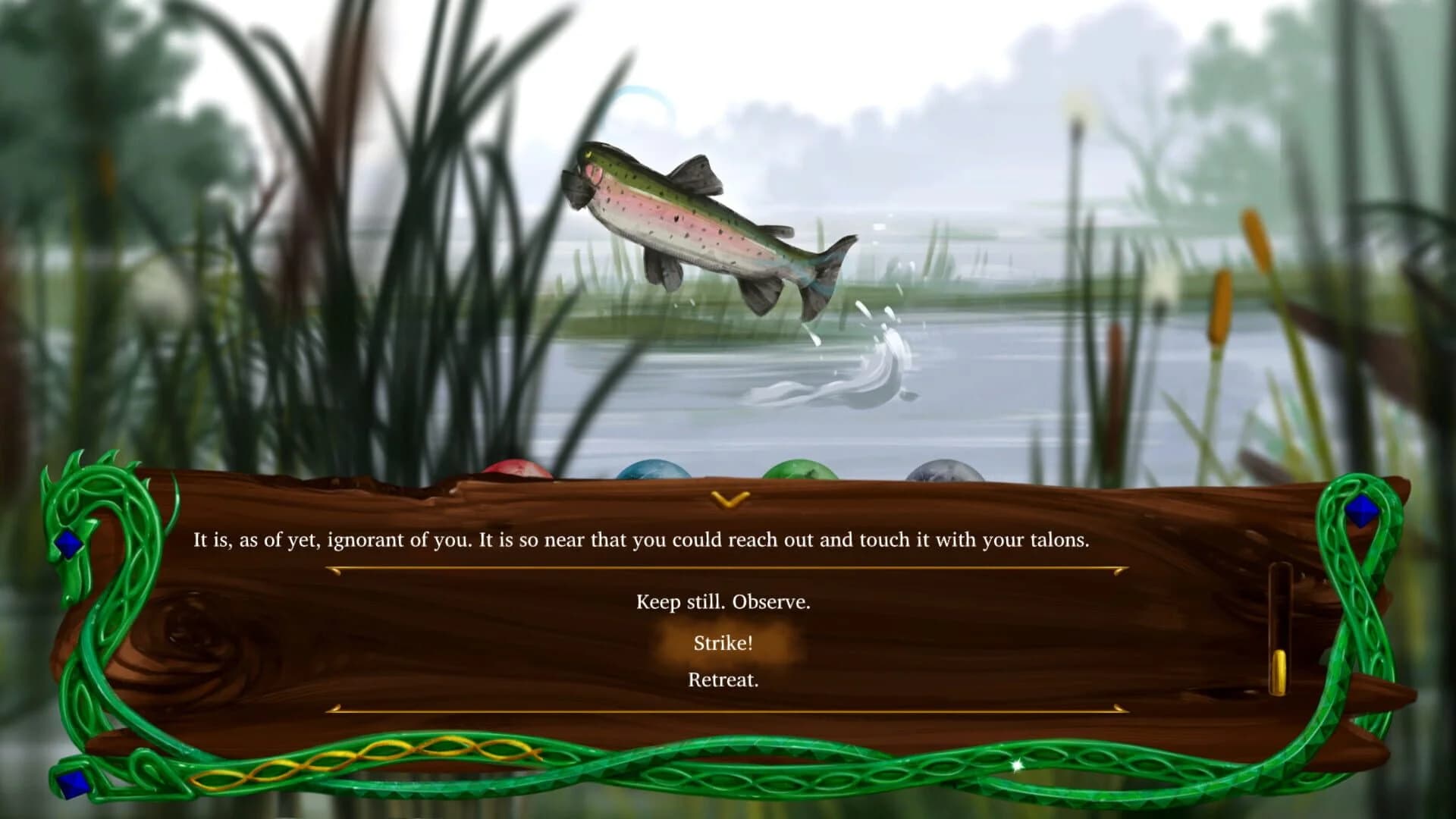Click the wooden log dialogue panel

pos(303,645)
